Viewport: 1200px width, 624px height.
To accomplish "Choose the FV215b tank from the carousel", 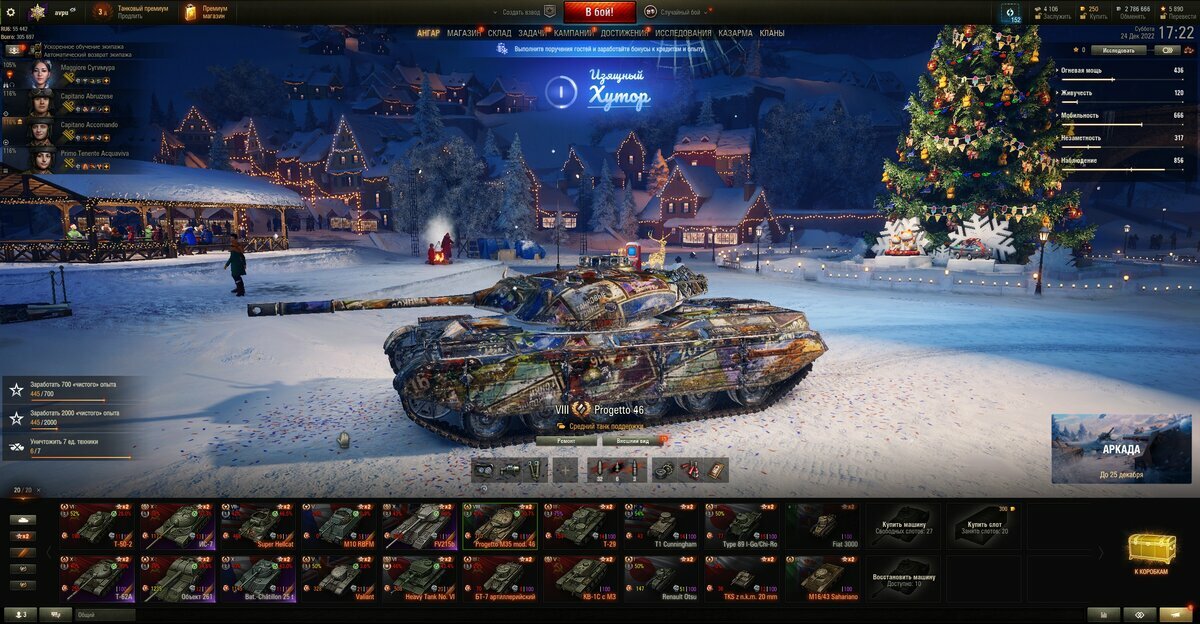I will (418, 525).
